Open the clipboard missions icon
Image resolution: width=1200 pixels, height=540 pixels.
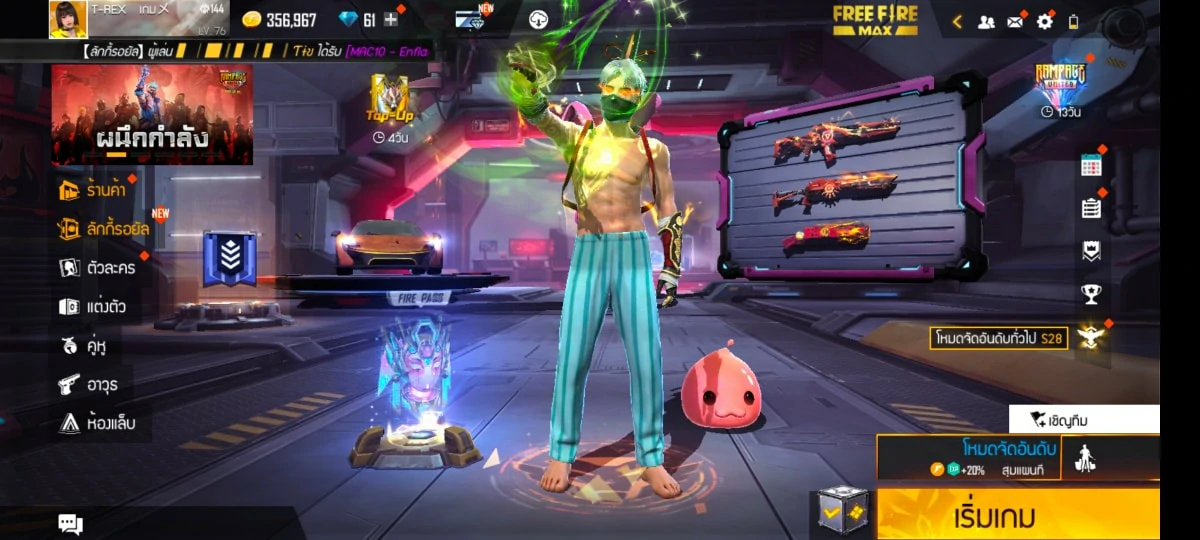1091,208
